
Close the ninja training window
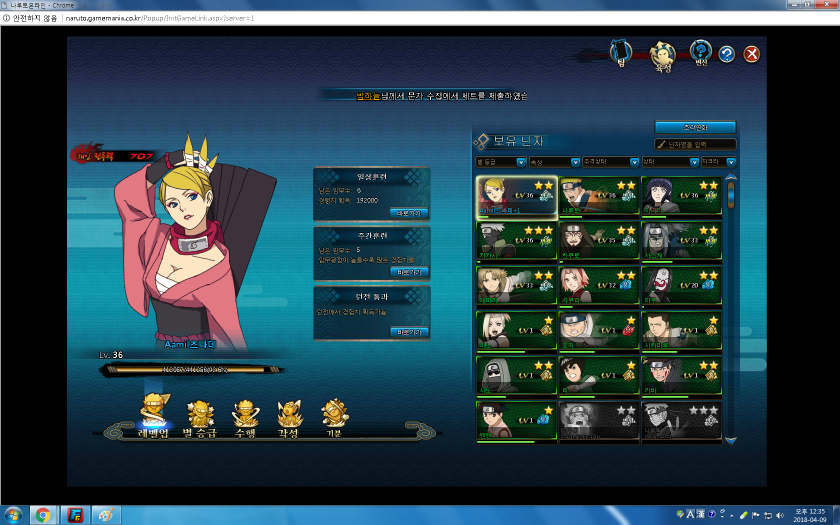[x=752, y=54]
